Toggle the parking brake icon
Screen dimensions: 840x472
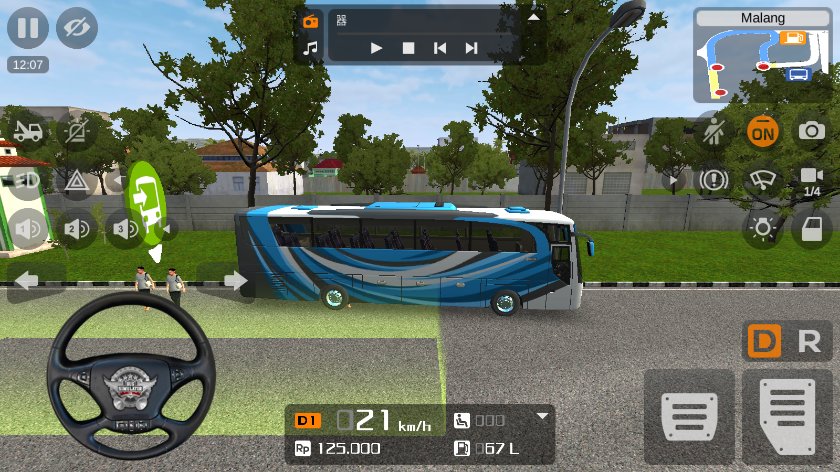[713, 180]
